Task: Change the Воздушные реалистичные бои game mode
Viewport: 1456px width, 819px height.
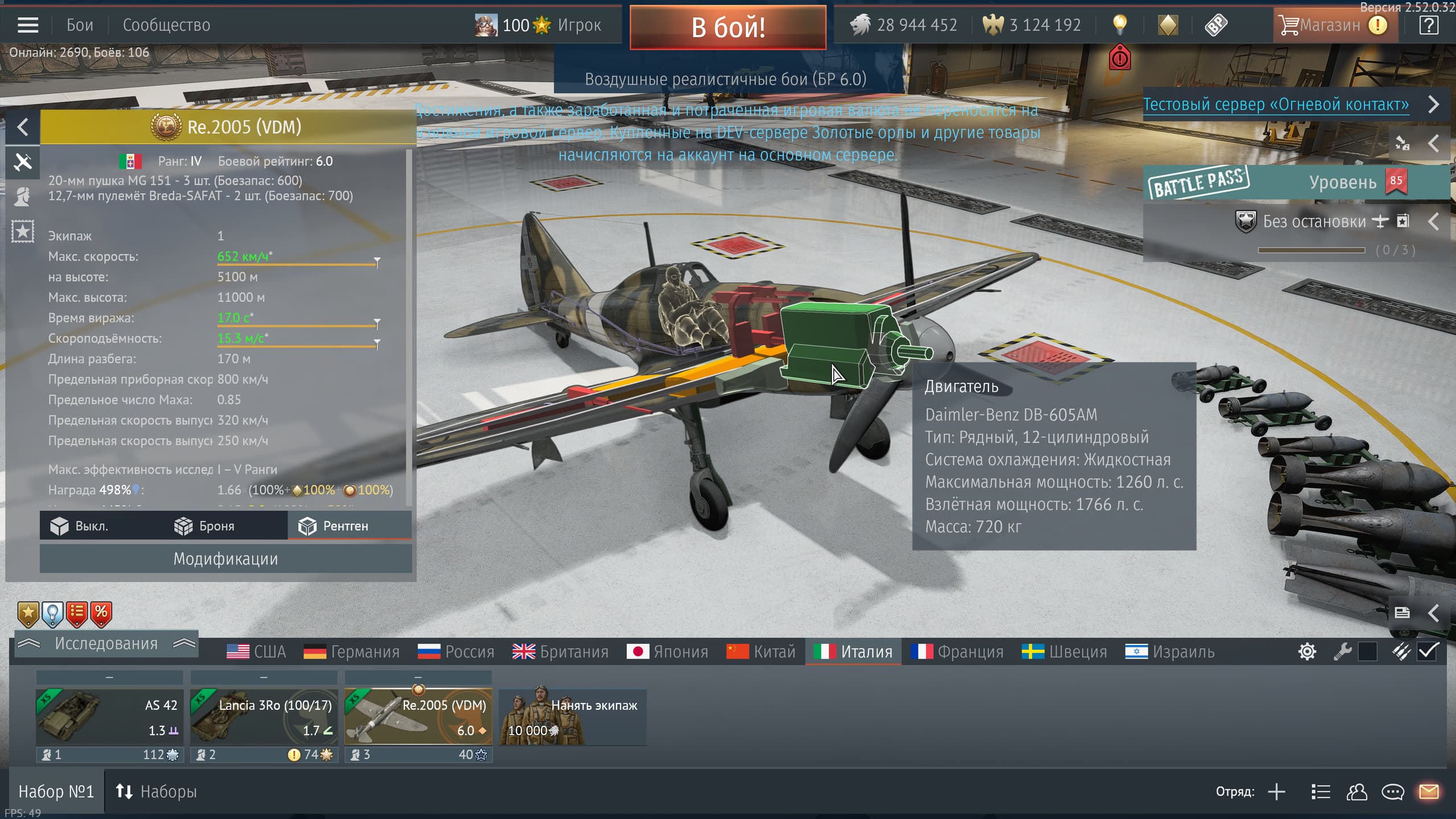Action: pos(725,79)
